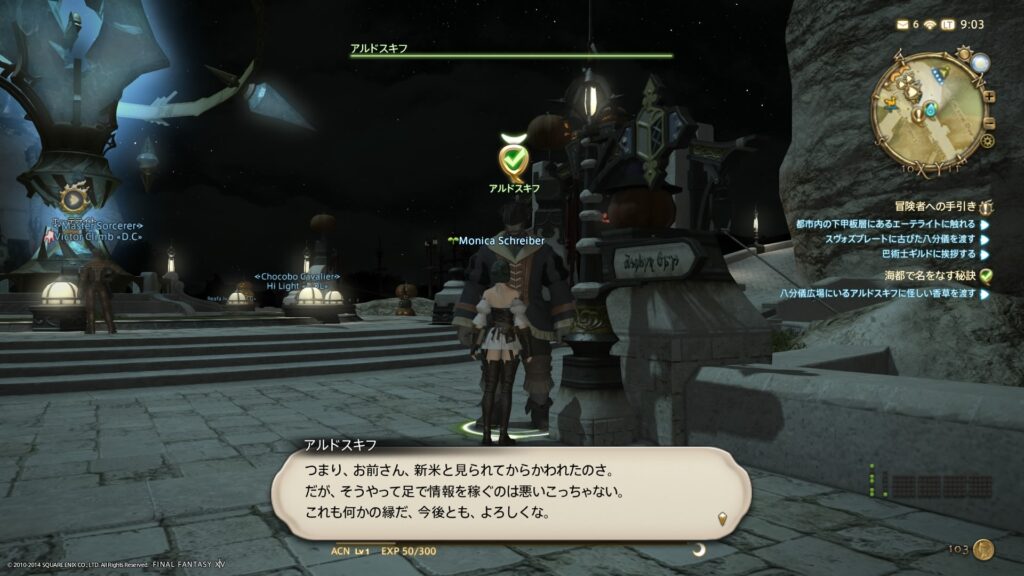
Task: Click the green checkmark quest marker over アルドスキフ
Action: point(513,158)
